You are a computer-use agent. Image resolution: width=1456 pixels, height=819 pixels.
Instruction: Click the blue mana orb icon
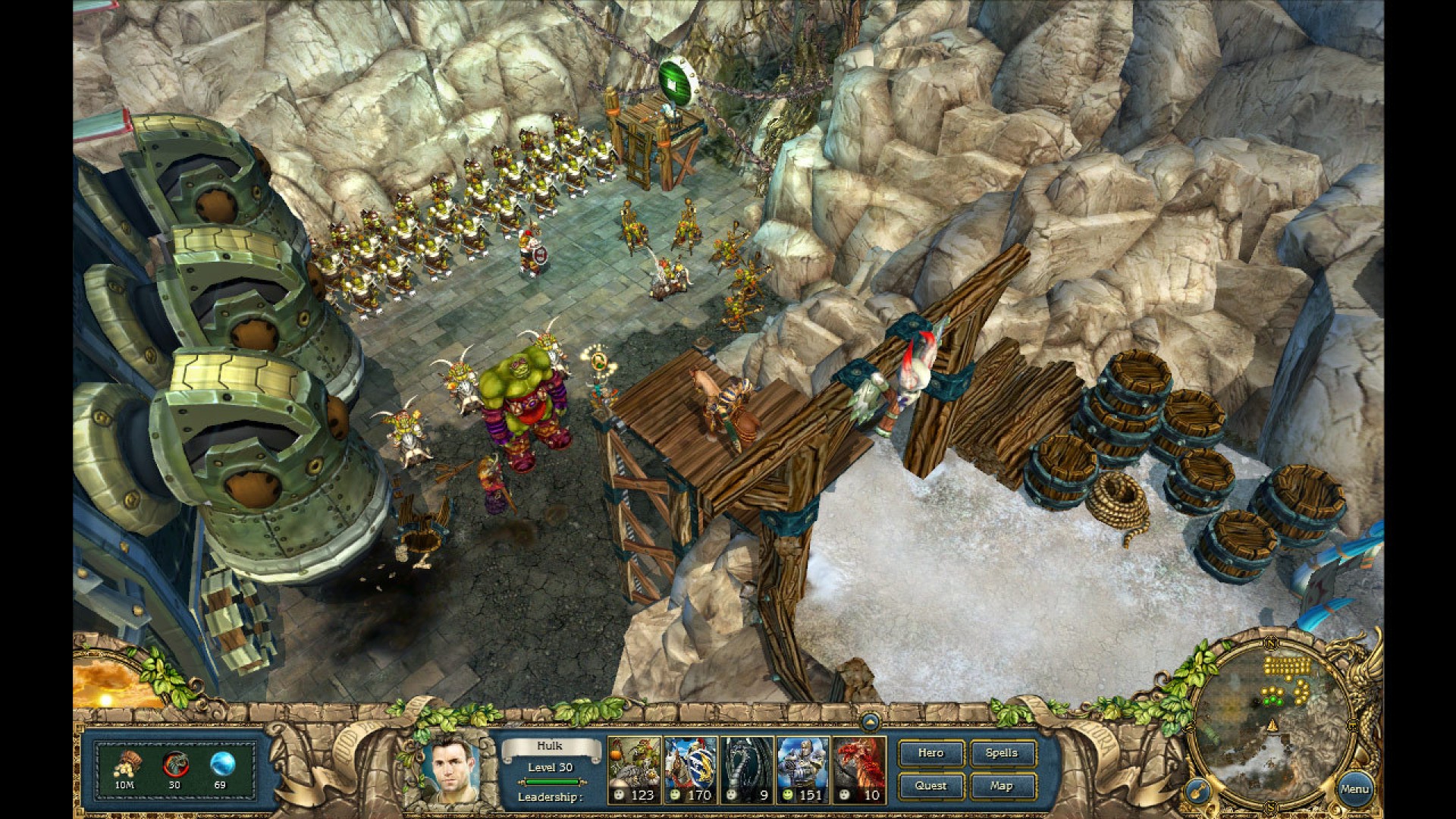221,764
